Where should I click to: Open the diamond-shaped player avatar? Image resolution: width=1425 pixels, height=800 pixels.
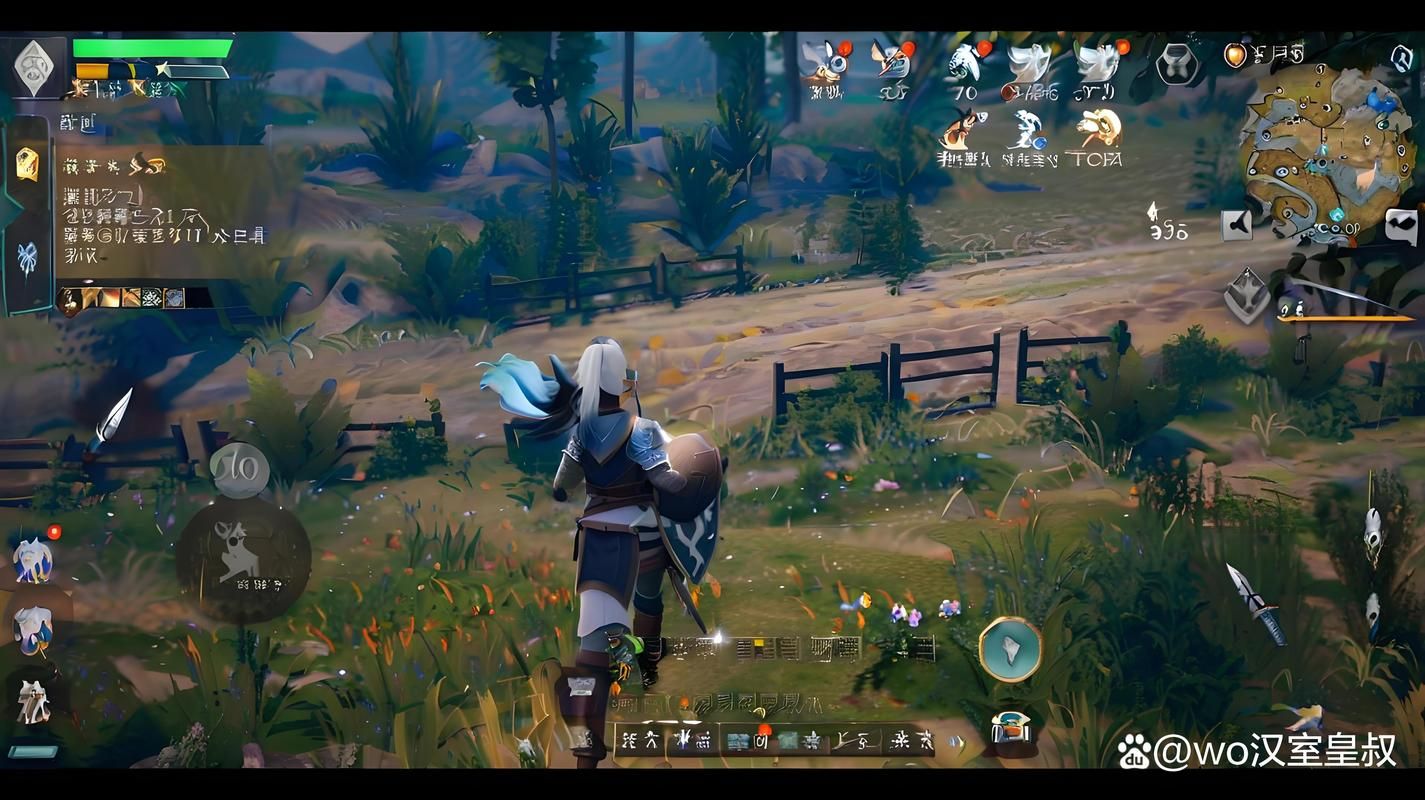tap(36, 67)
